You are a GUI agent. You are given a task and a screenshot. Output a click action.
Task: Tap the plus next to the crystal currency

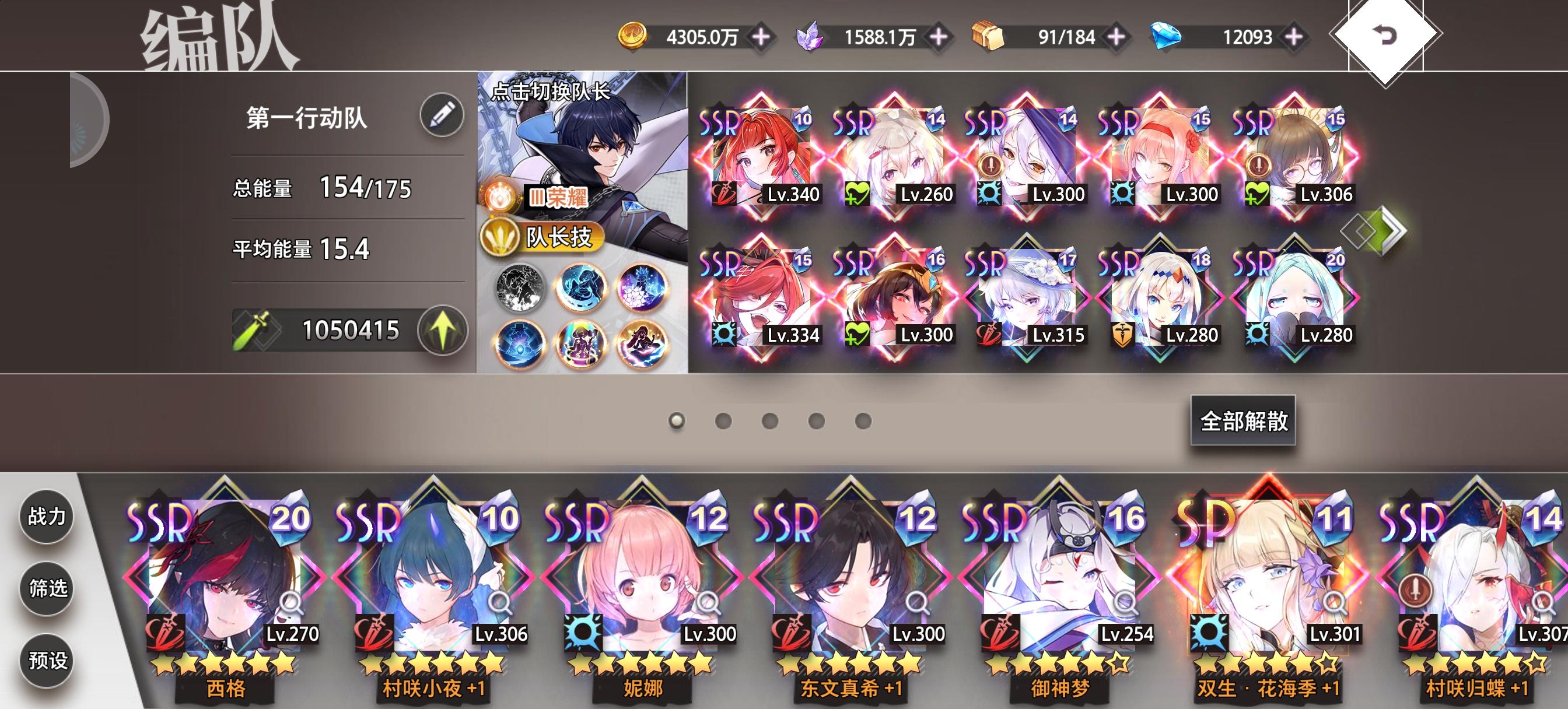tap(939, 37)
